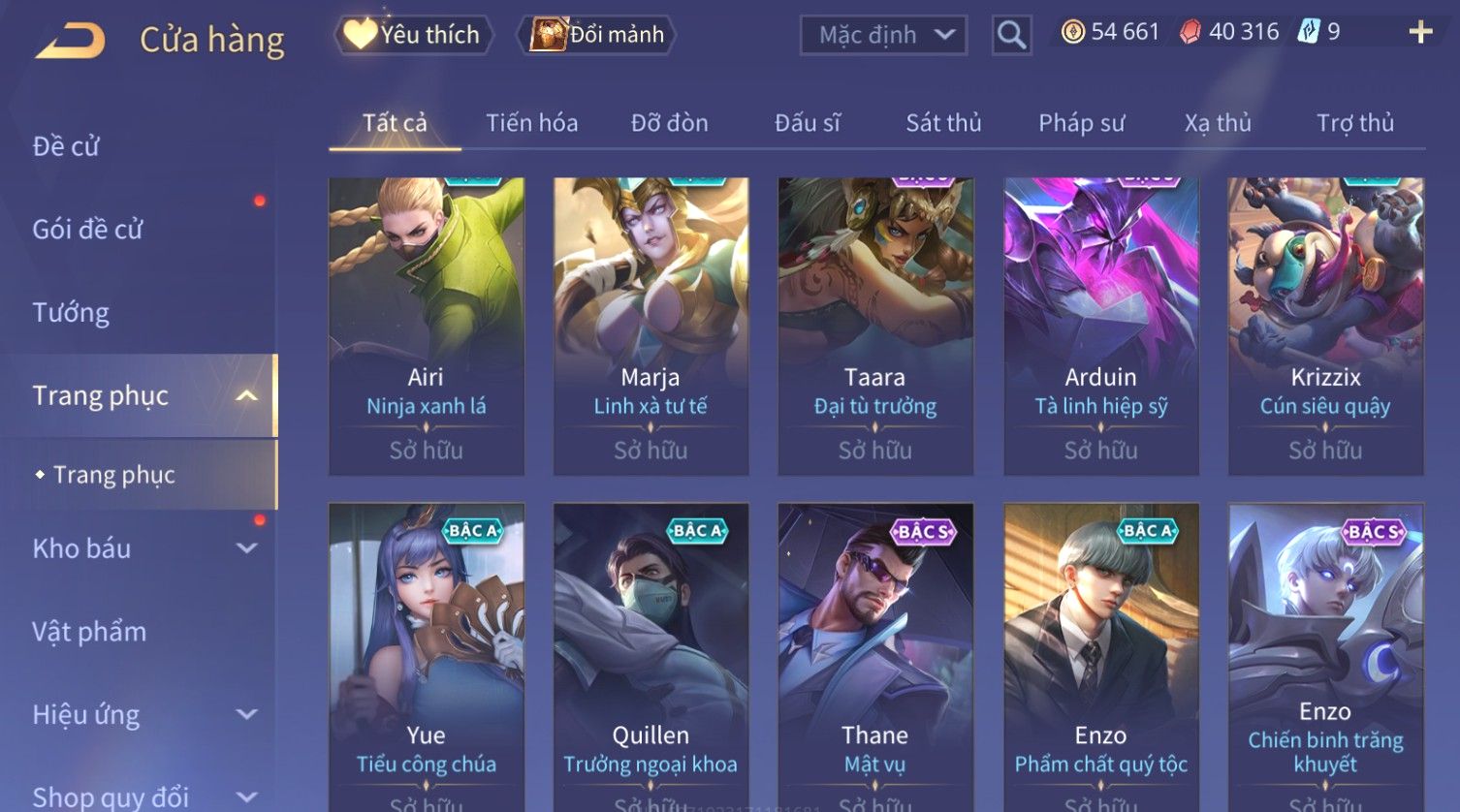
Task: Switch to the Đỡ đòn tab
Action: [669, 123]
